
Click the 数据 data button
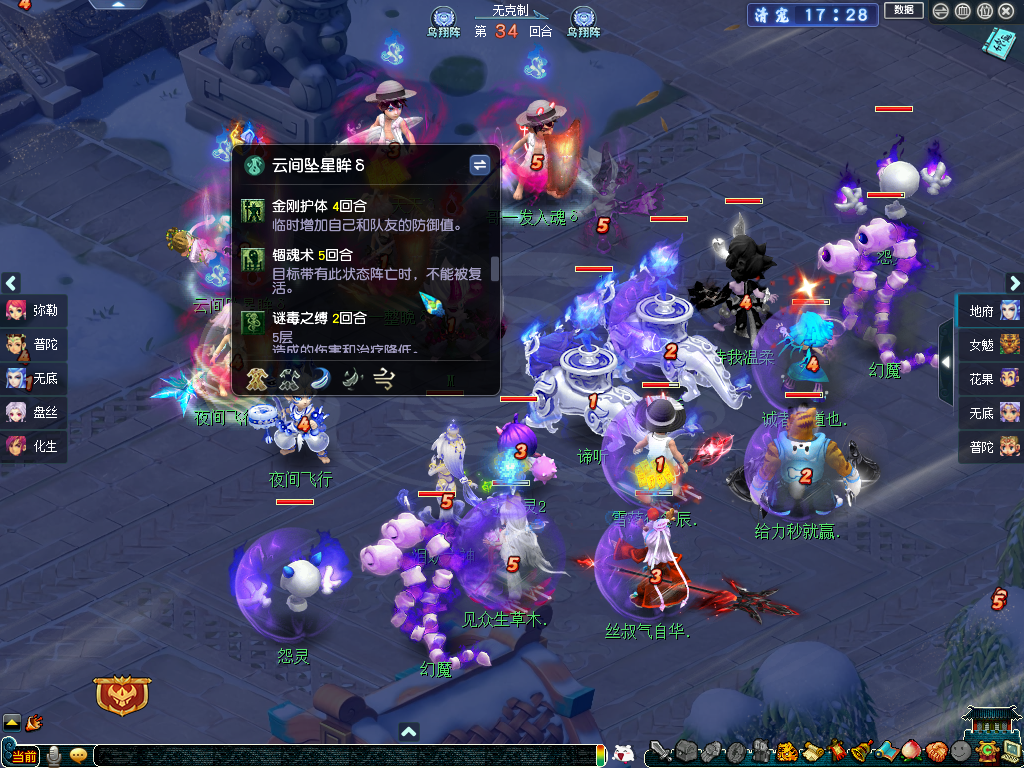coord(904,11)
